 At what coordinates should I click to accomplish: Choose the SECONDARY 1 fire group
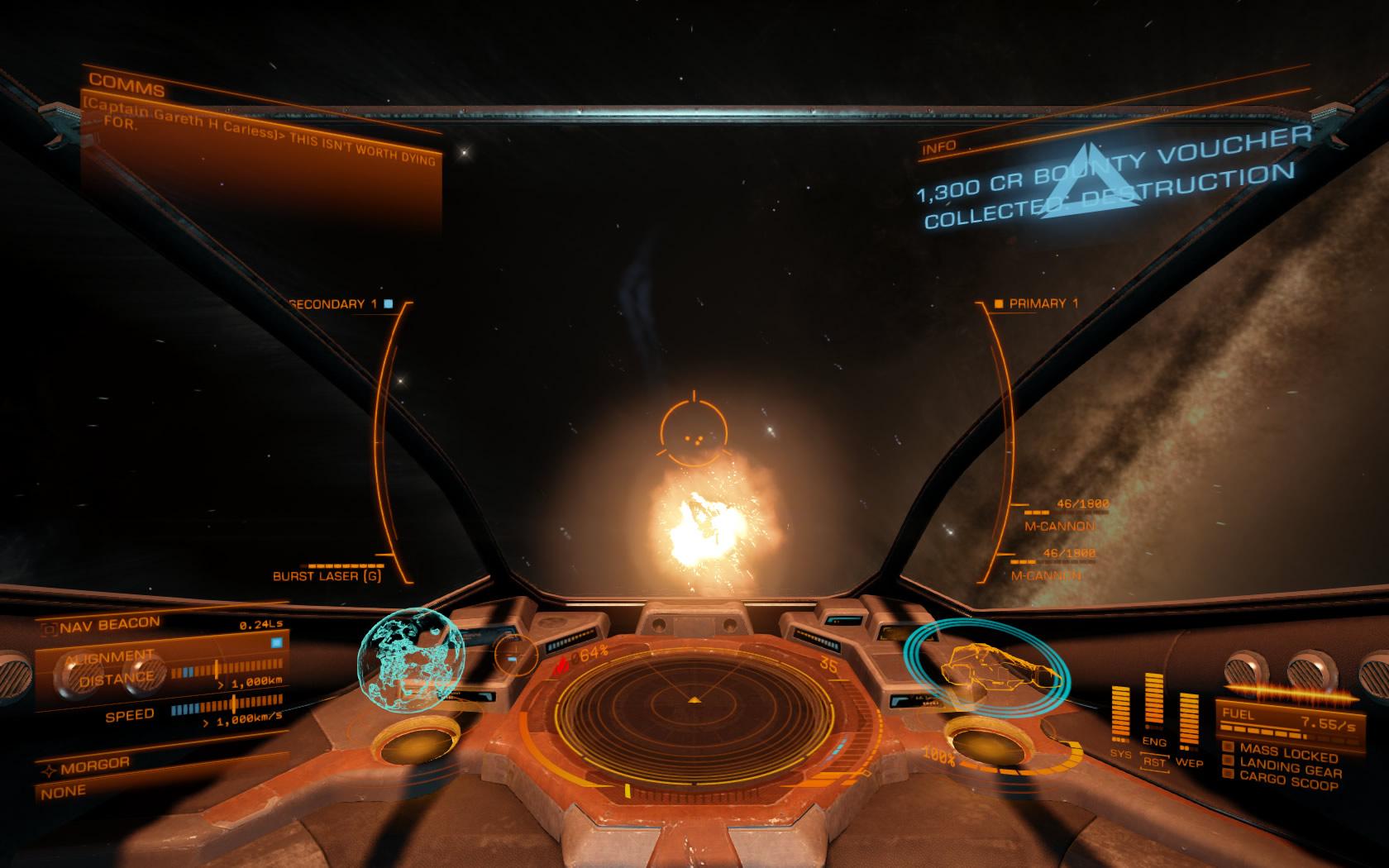(x=332, y=303)
